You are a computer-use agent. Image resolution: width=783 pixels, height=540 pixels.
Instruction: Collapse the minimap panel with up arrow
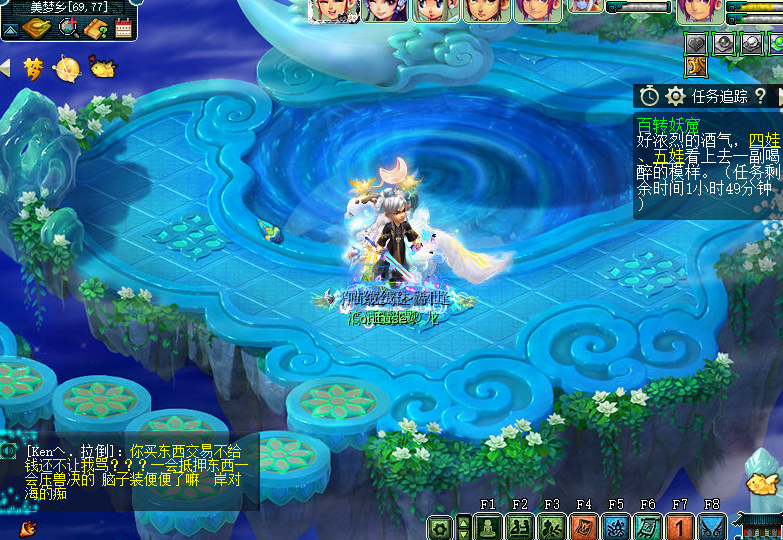tap(11, 30)
